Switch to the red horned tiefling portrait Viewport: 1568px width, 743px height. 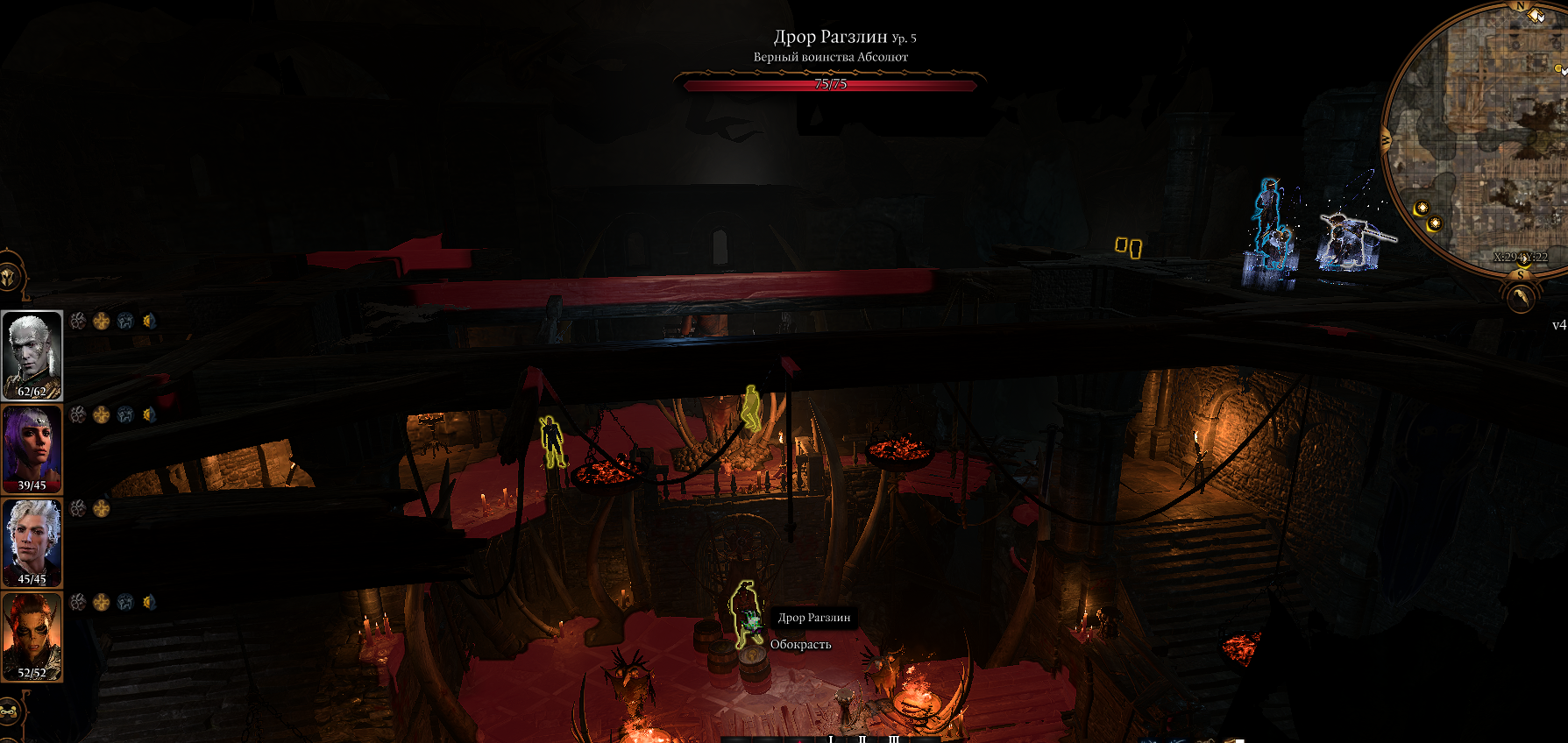pos(32,636)
